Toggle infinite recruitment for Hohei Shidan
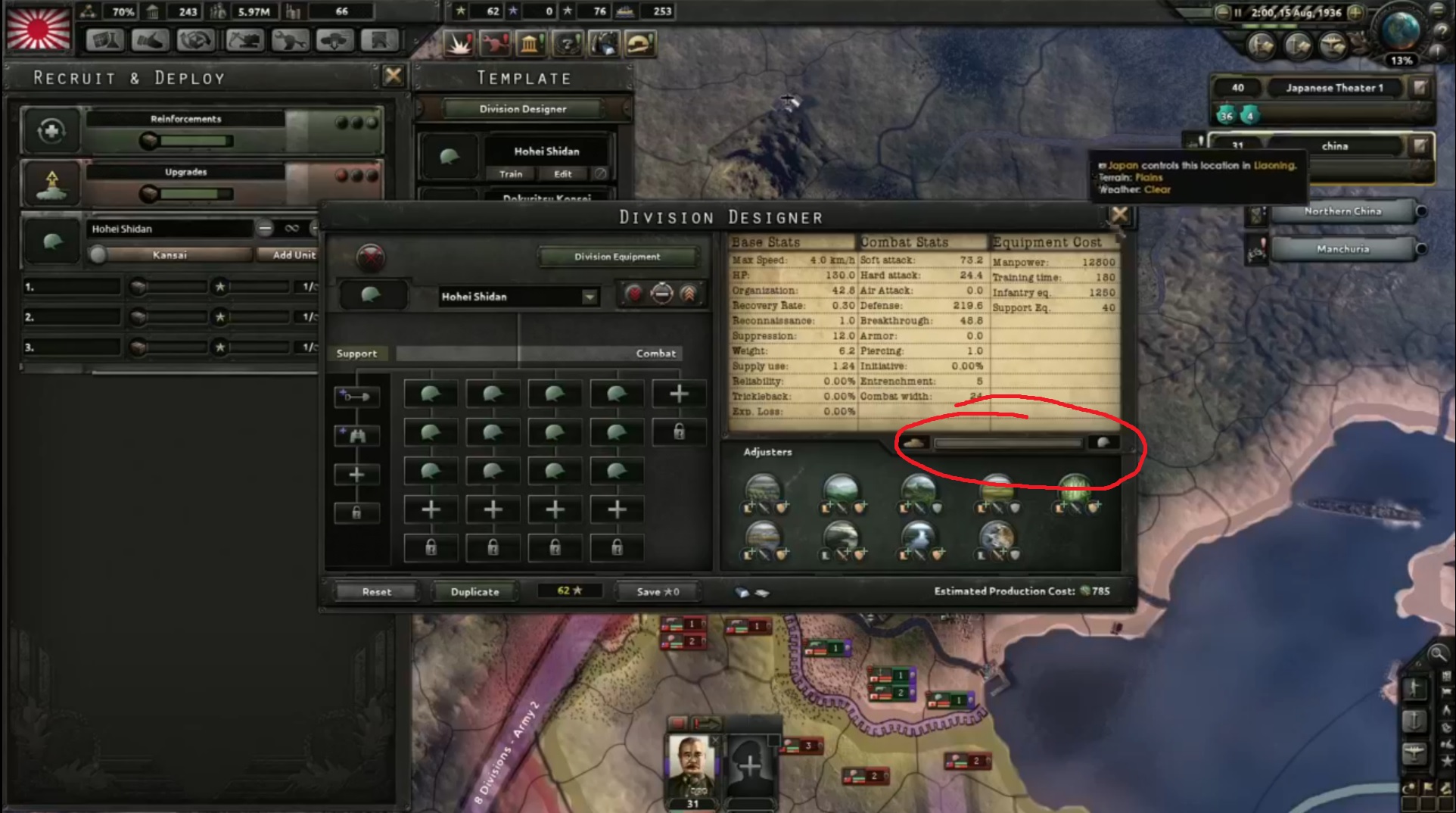The height and width of the screenshot is (813, 1456). coord(291,228)
